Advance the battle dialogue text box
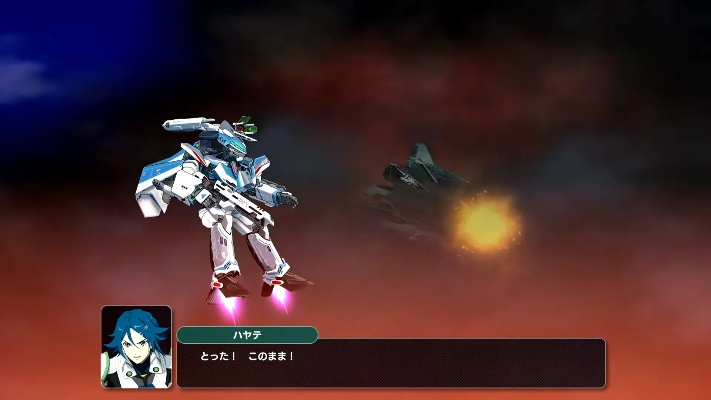Screen dimensions: 711x400 pos(390,363)
